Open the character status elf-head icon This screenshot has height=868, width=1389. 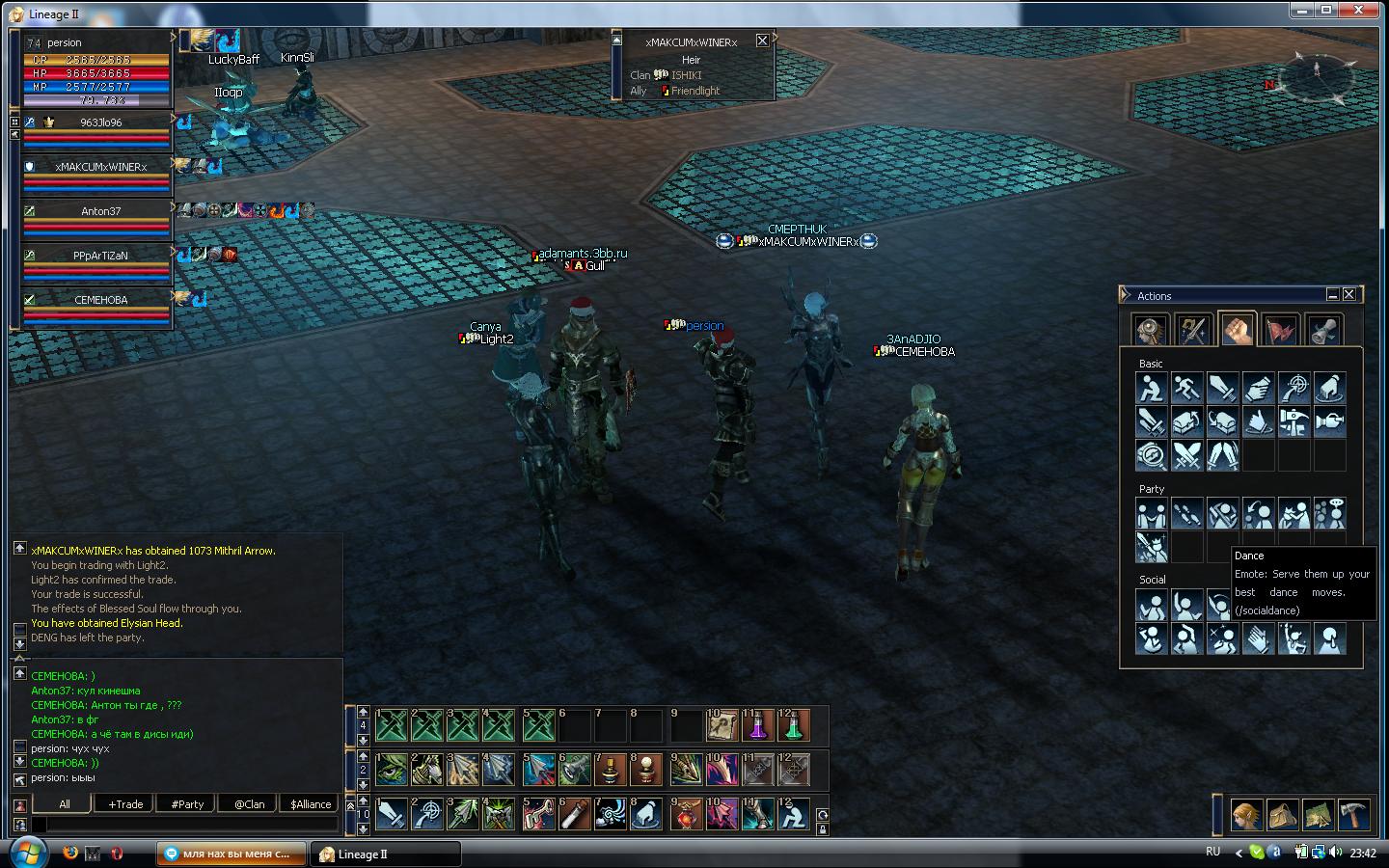[1245, 816]
